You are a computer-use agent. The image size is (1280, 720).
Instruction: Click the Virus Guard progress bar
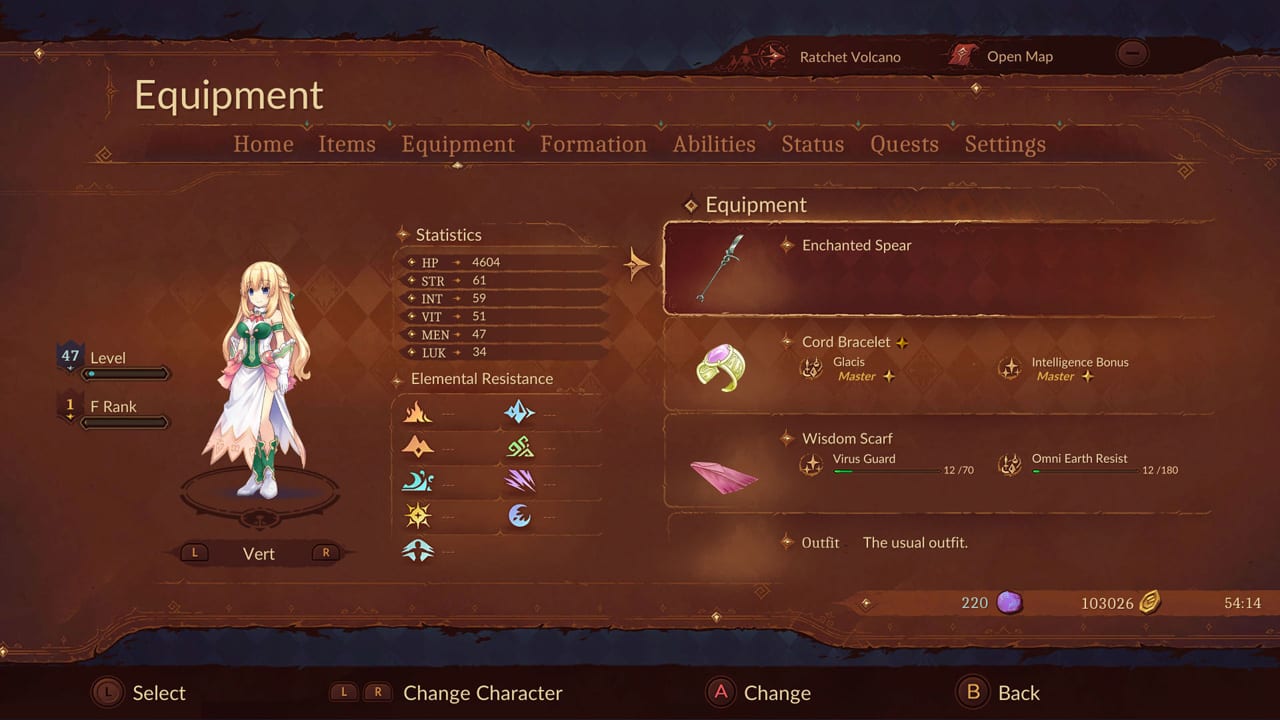[886, 472]
